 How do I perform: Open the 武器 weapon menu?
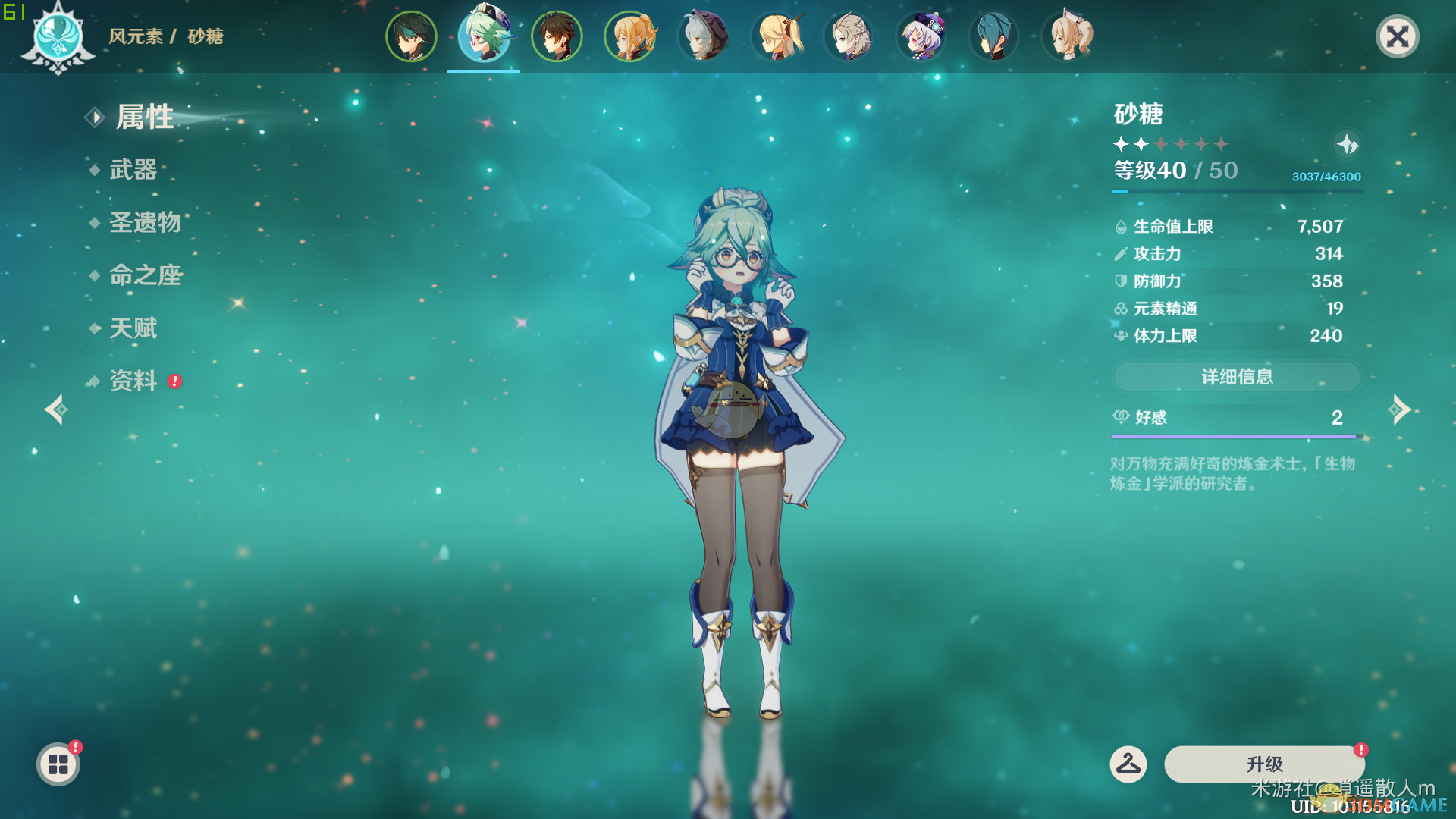(133, 170)
